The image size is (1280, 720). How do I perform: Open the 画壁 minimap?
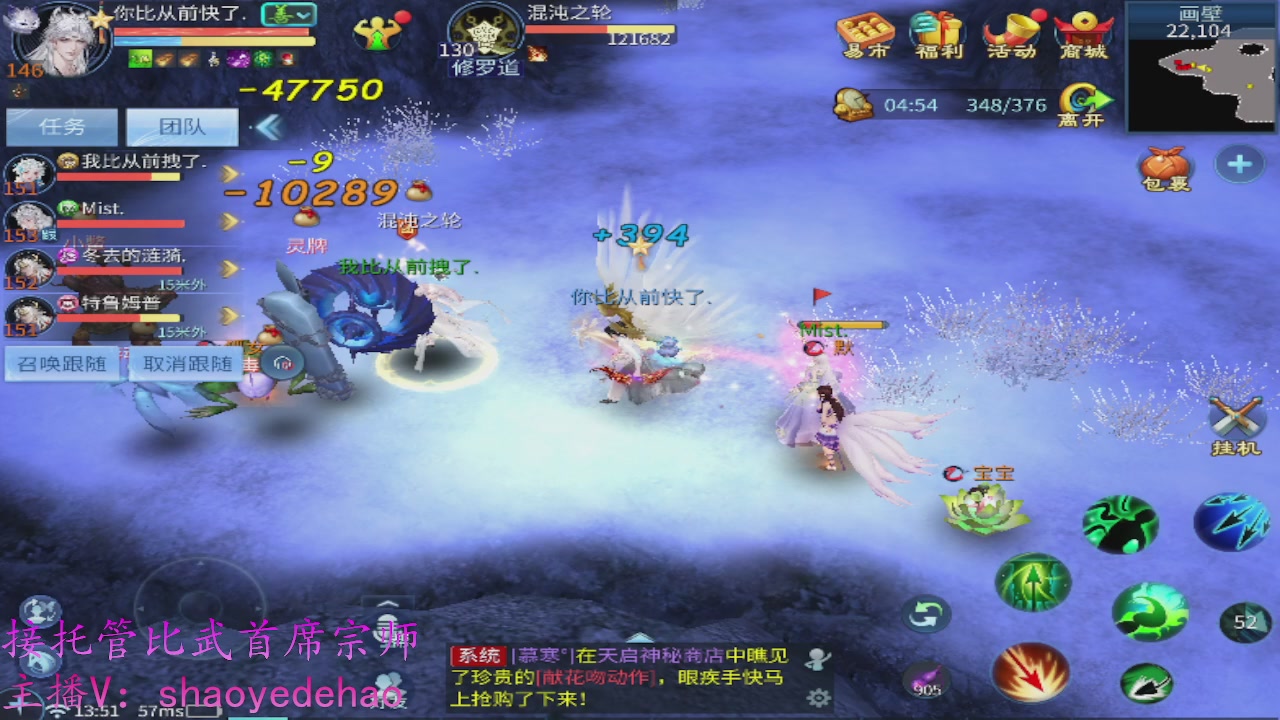1200,70
